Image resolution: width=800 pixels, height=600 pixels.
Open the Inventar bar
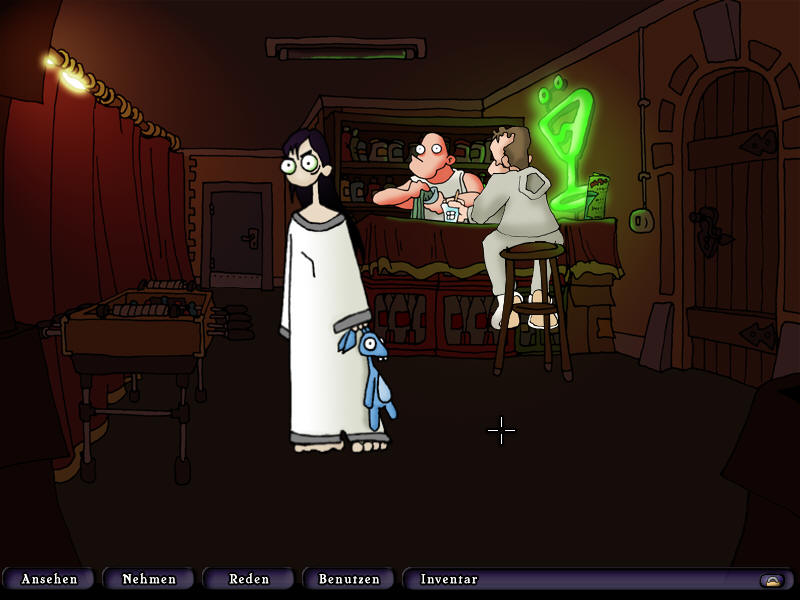pos(450,579)
